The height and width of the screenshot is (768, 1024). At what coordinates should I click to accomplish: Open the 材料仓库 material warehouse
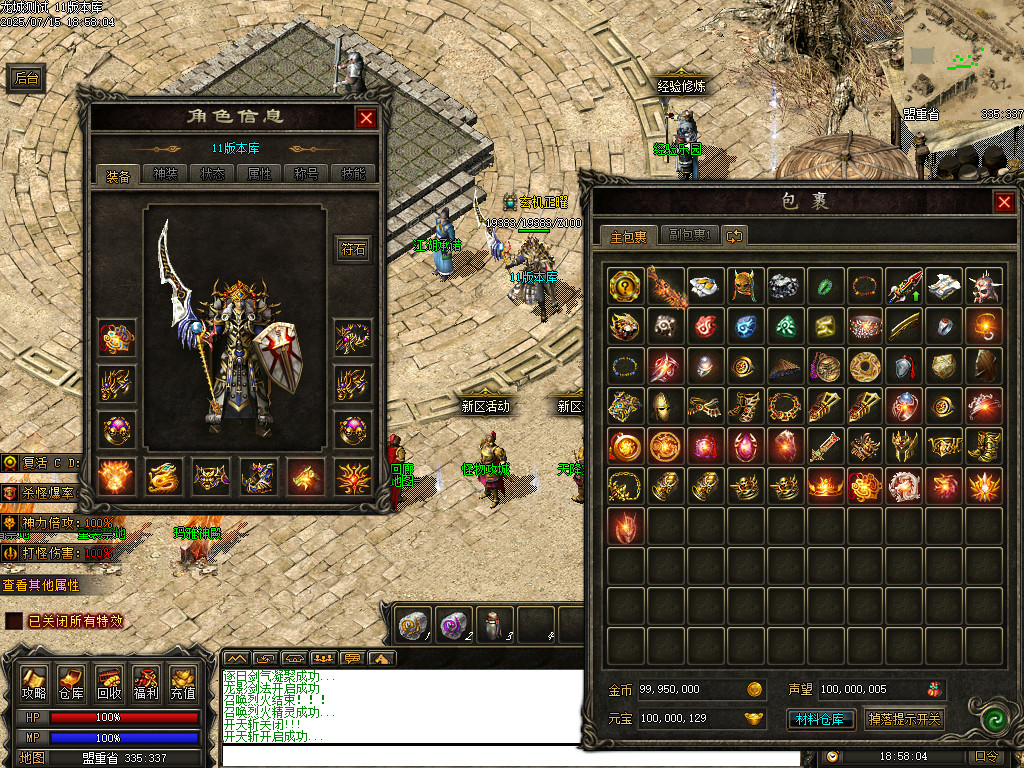(x=819, y=719)
